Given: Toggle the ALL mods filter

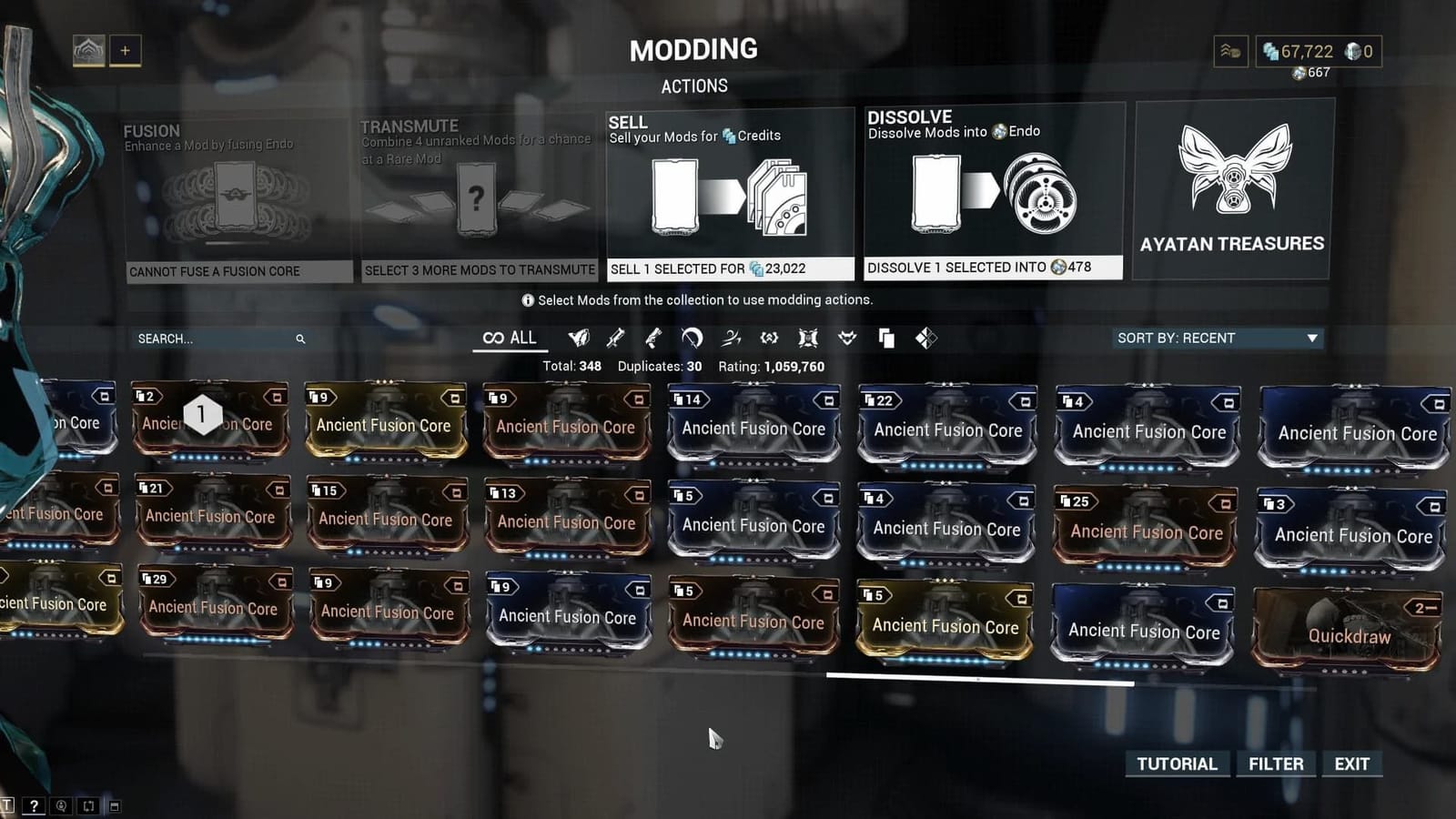Looking at the screenshot, I should pyautogui.click(x=510, y=338).
